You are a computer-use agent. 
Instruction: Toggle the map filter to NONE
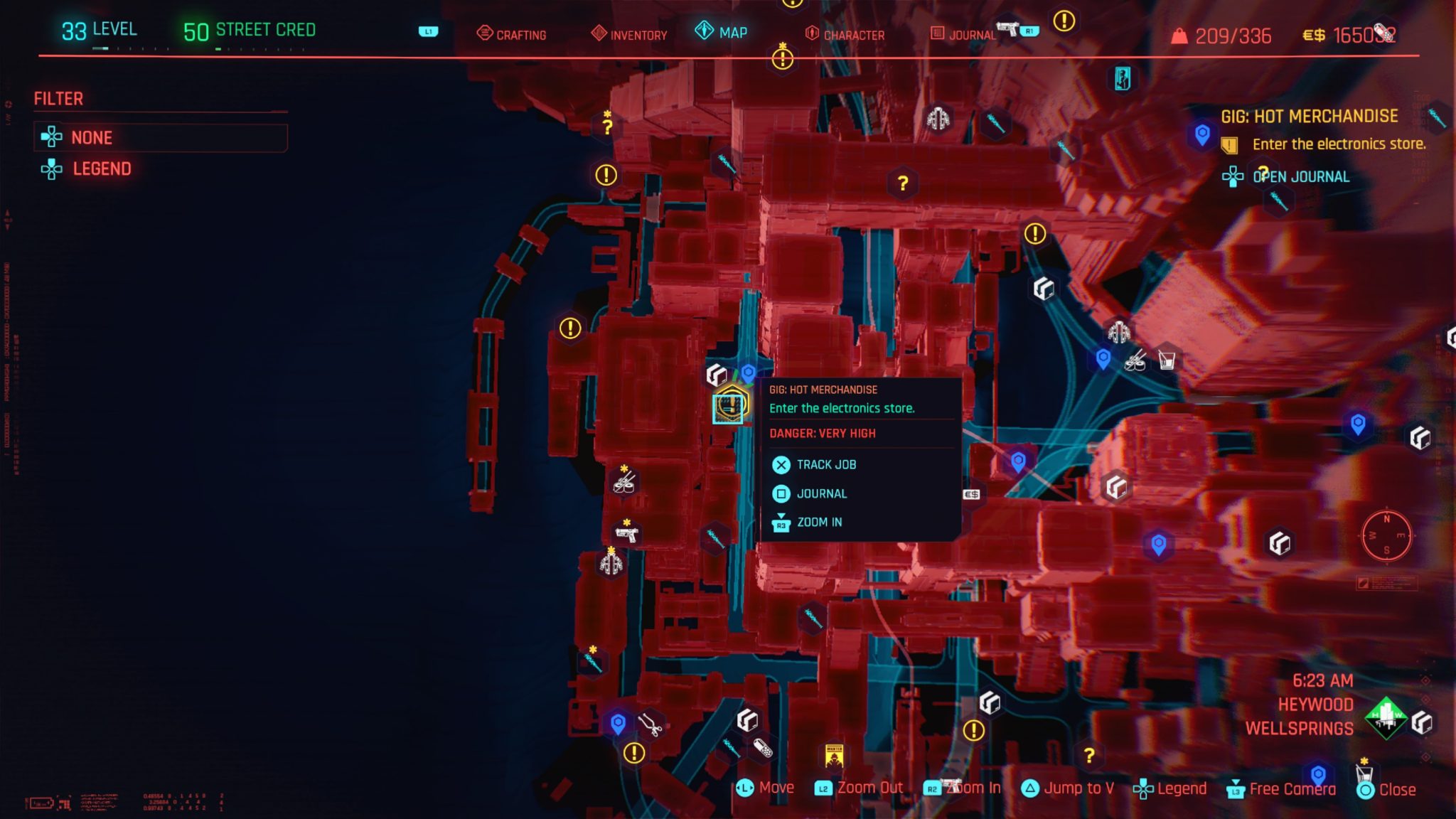pos(91,138)
